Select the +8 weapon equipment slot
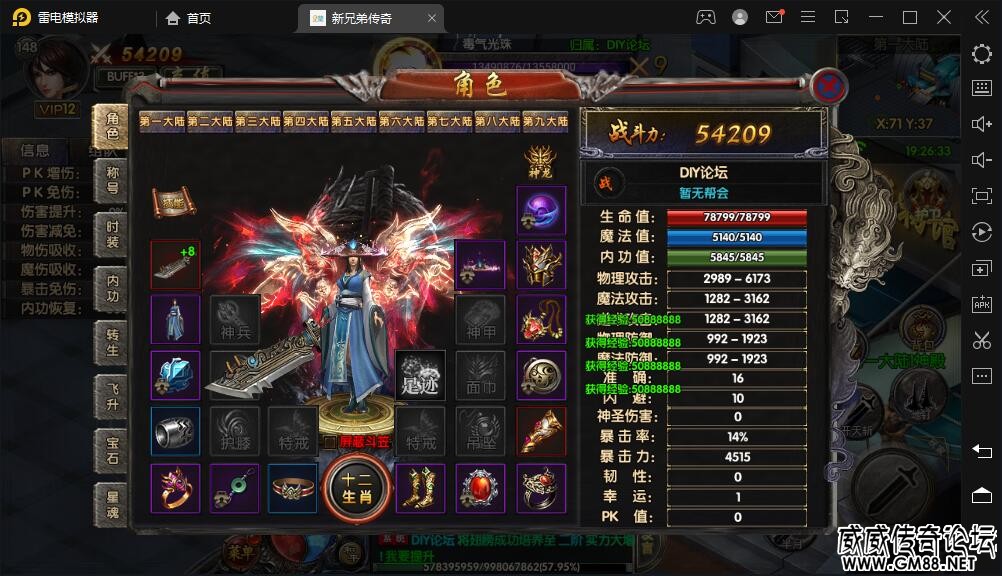The image size is (1002, 576). tap(175, 264)
